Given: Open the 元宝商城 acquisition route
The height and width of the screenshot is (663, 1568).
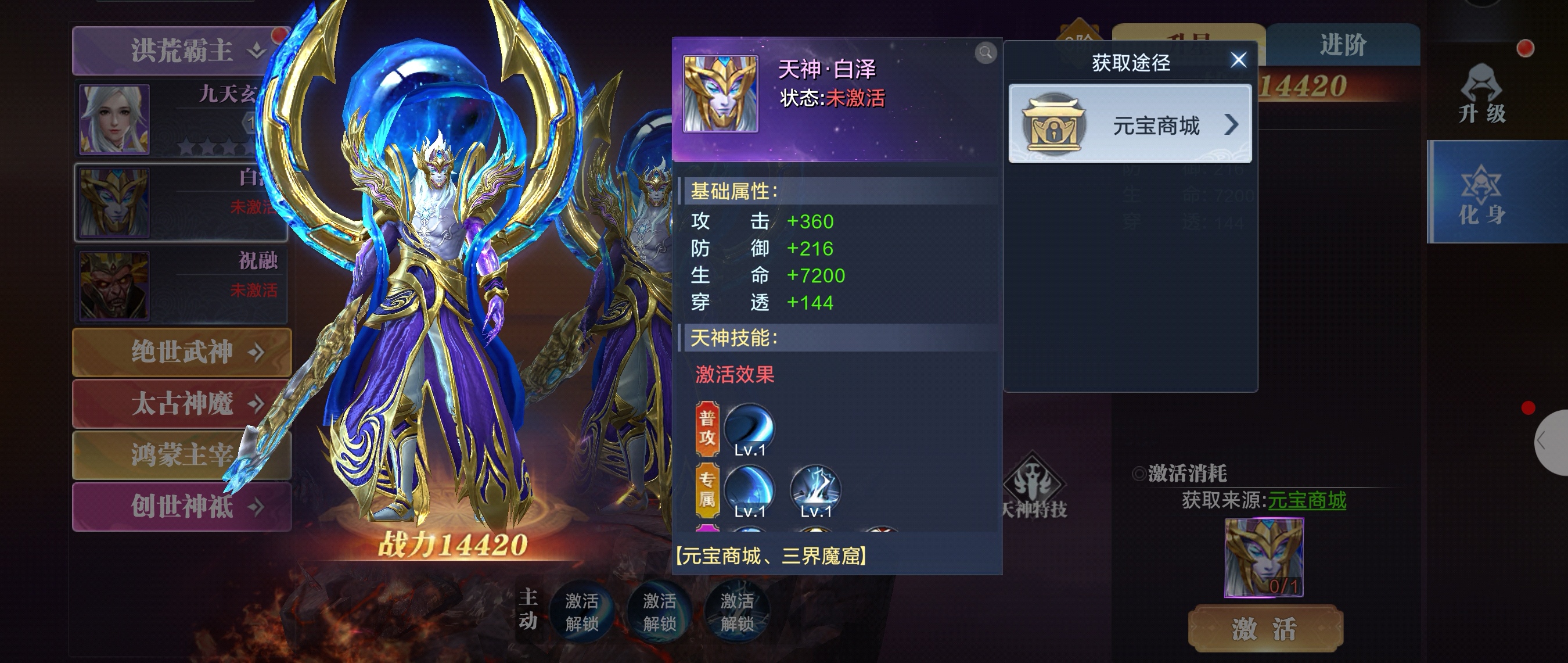Looking at the screenshot, I should pyautogui.click(x=1130, y=125).
